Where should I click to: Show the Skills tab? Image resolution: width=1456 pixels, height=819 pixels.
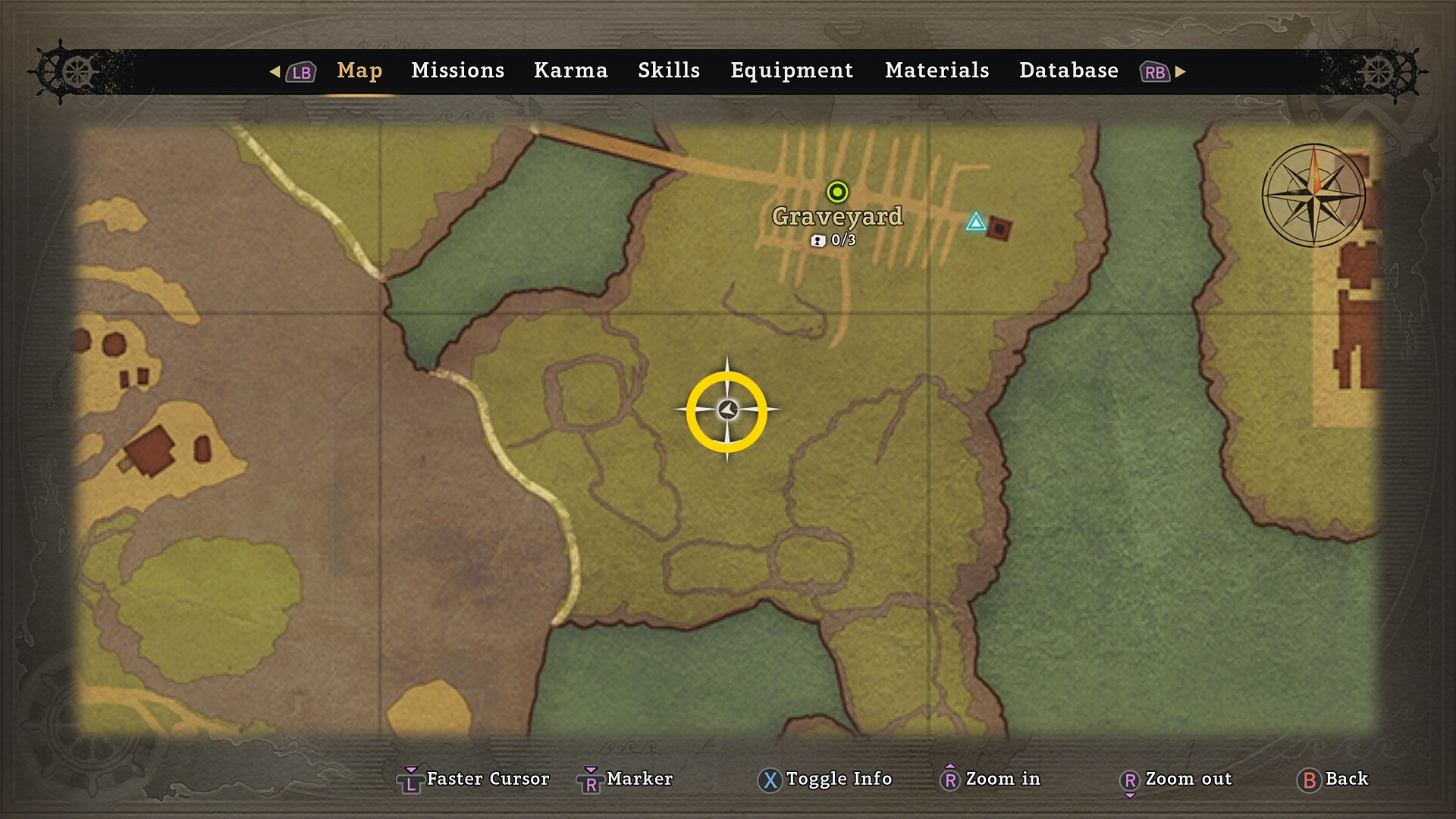[668, 71]
